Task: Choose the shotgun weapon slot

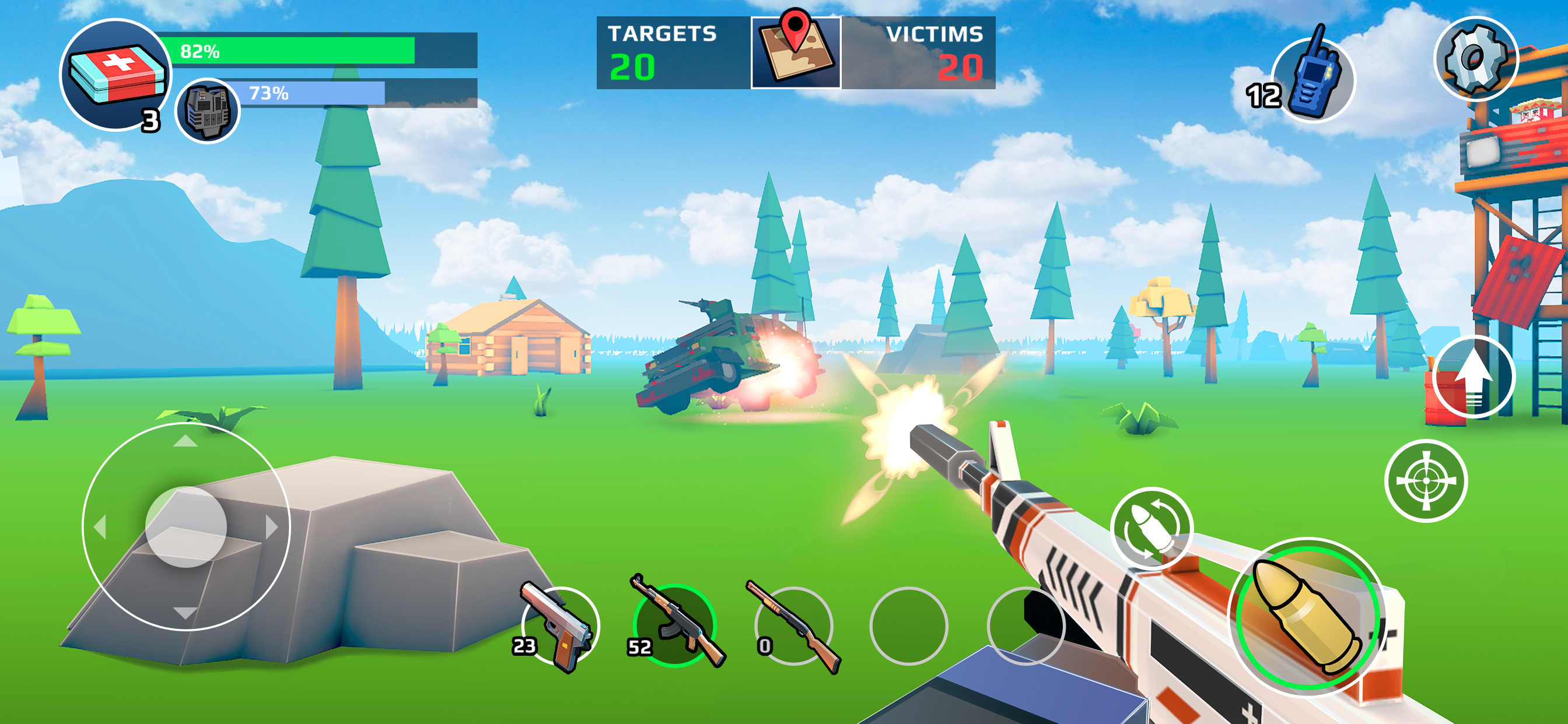Action: [793, 627]
